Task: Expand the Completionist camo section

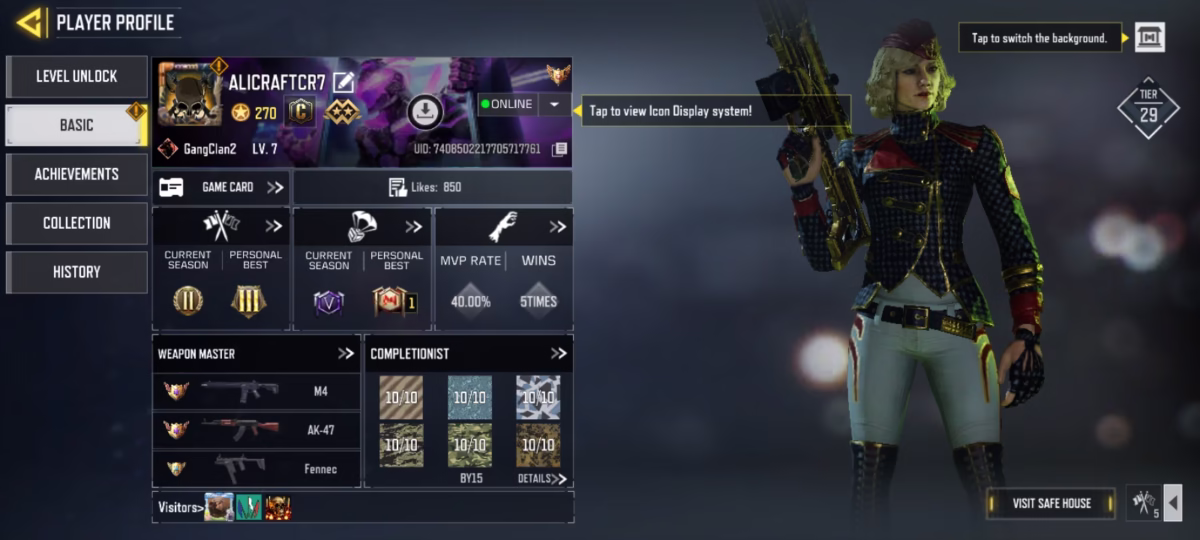Action: 558,354
